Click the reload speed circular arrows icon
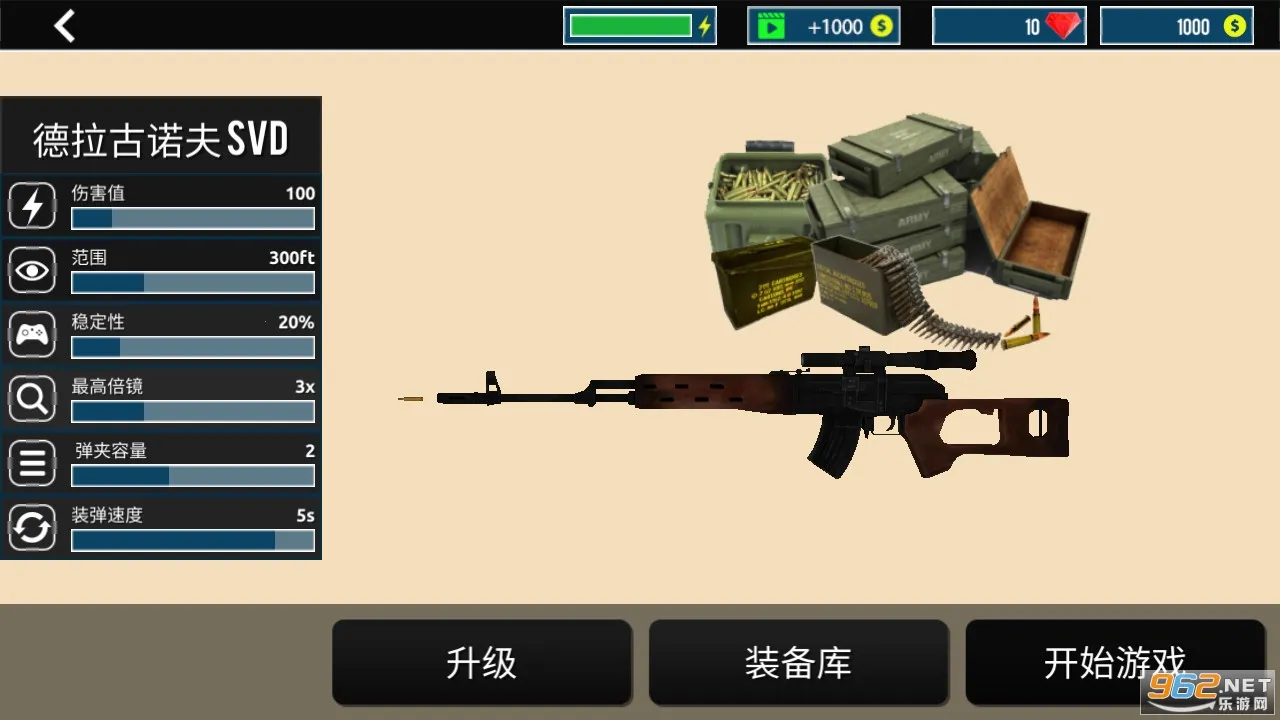This screenshot has height=720, width=1280. (x=32, y=527)
